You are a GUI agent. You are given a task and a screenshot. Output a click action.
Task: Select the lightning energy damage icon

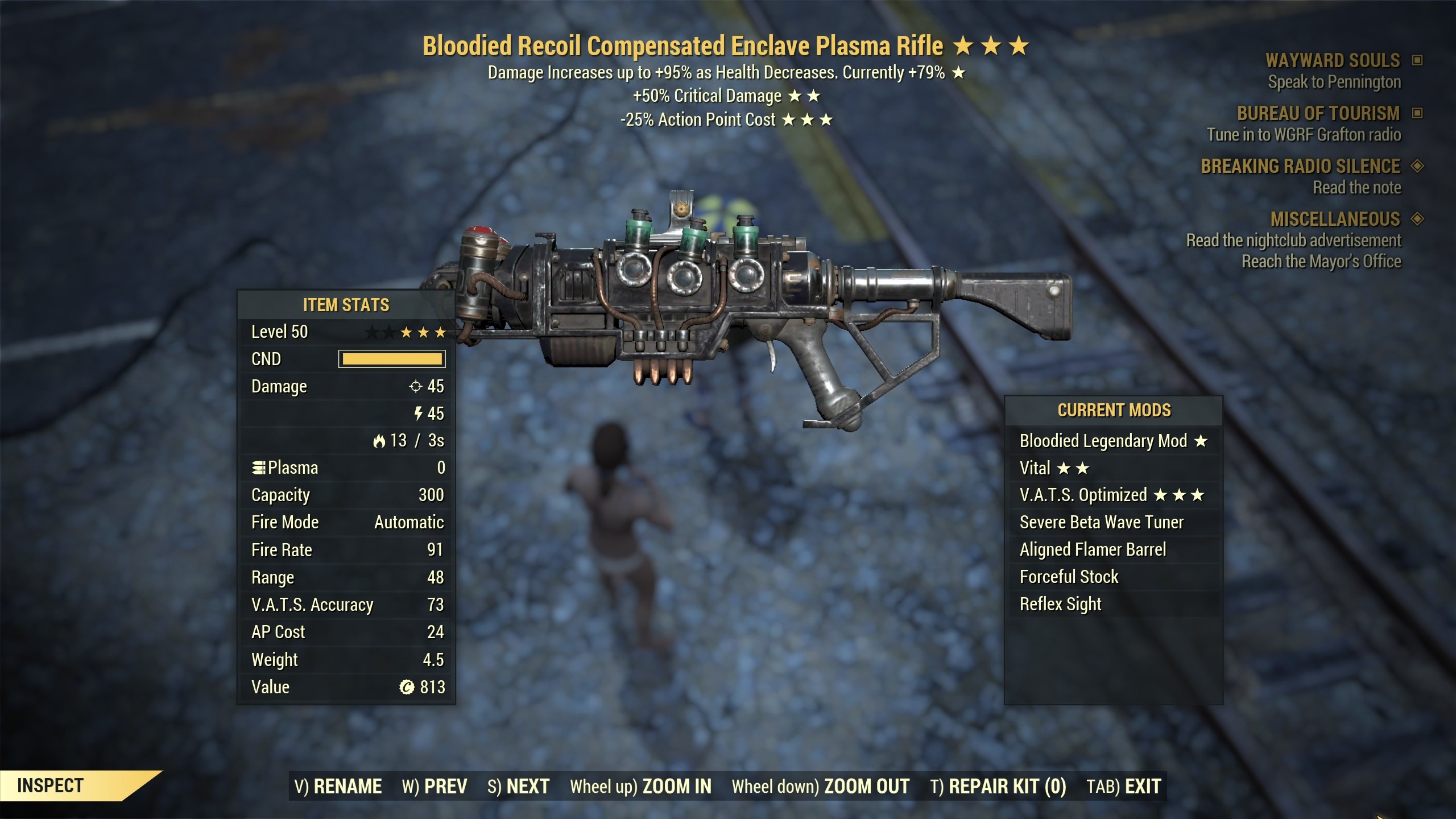point(420,413)
